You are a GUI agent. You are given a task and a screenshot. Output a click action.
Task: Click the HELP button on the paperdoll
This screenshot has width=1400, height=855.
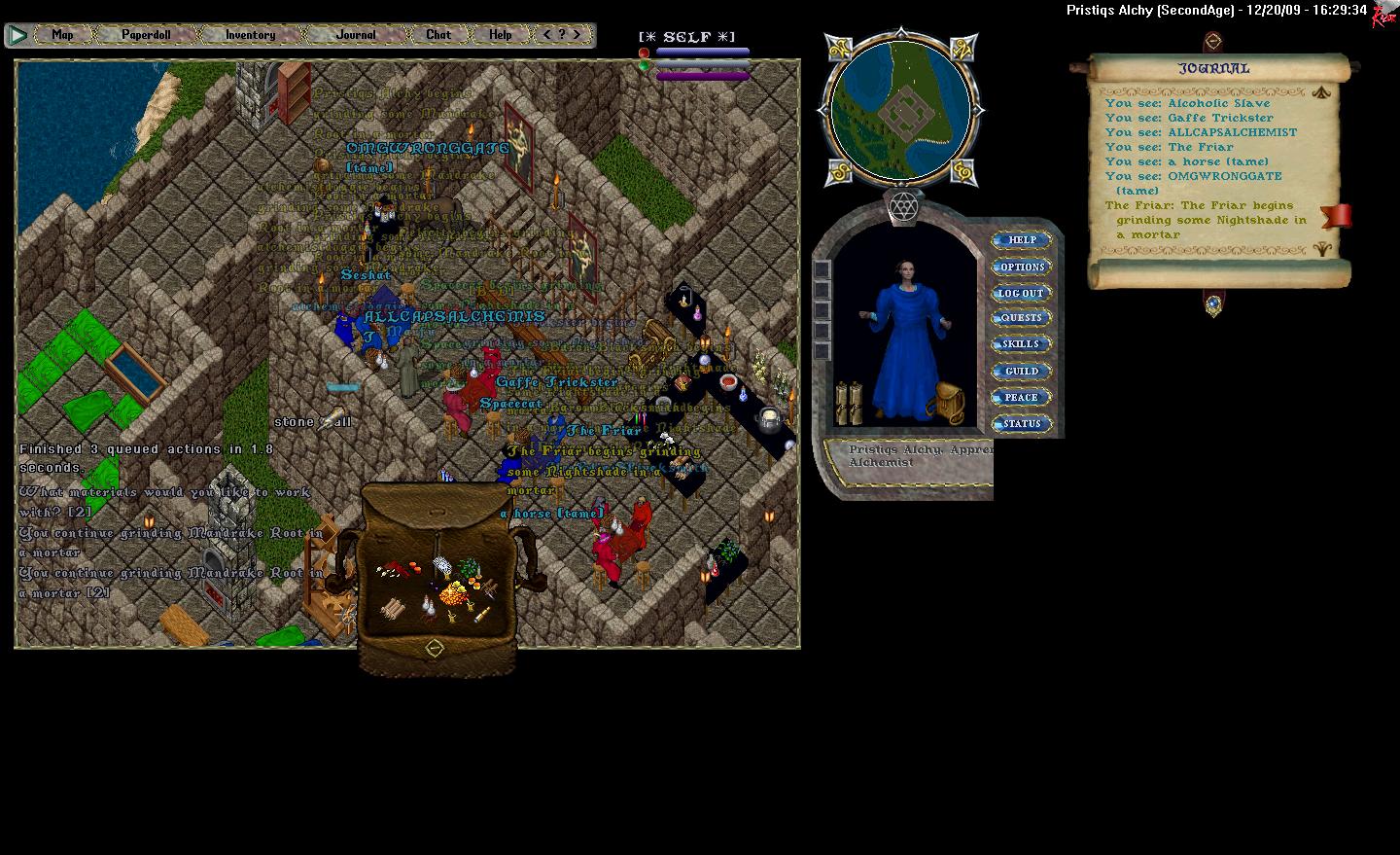[1022, 240]
